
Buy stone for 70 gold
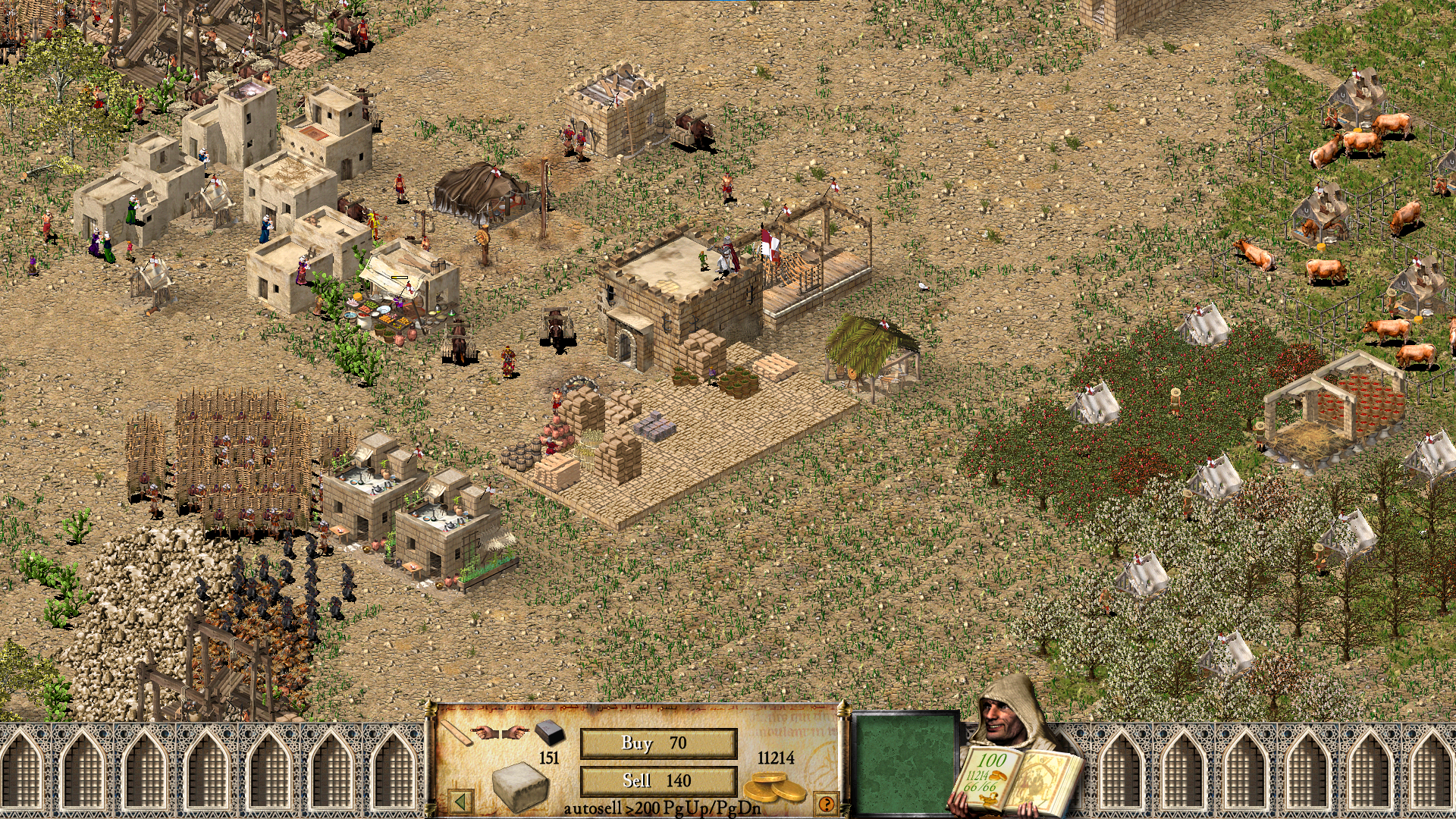(x=657, y=743)
